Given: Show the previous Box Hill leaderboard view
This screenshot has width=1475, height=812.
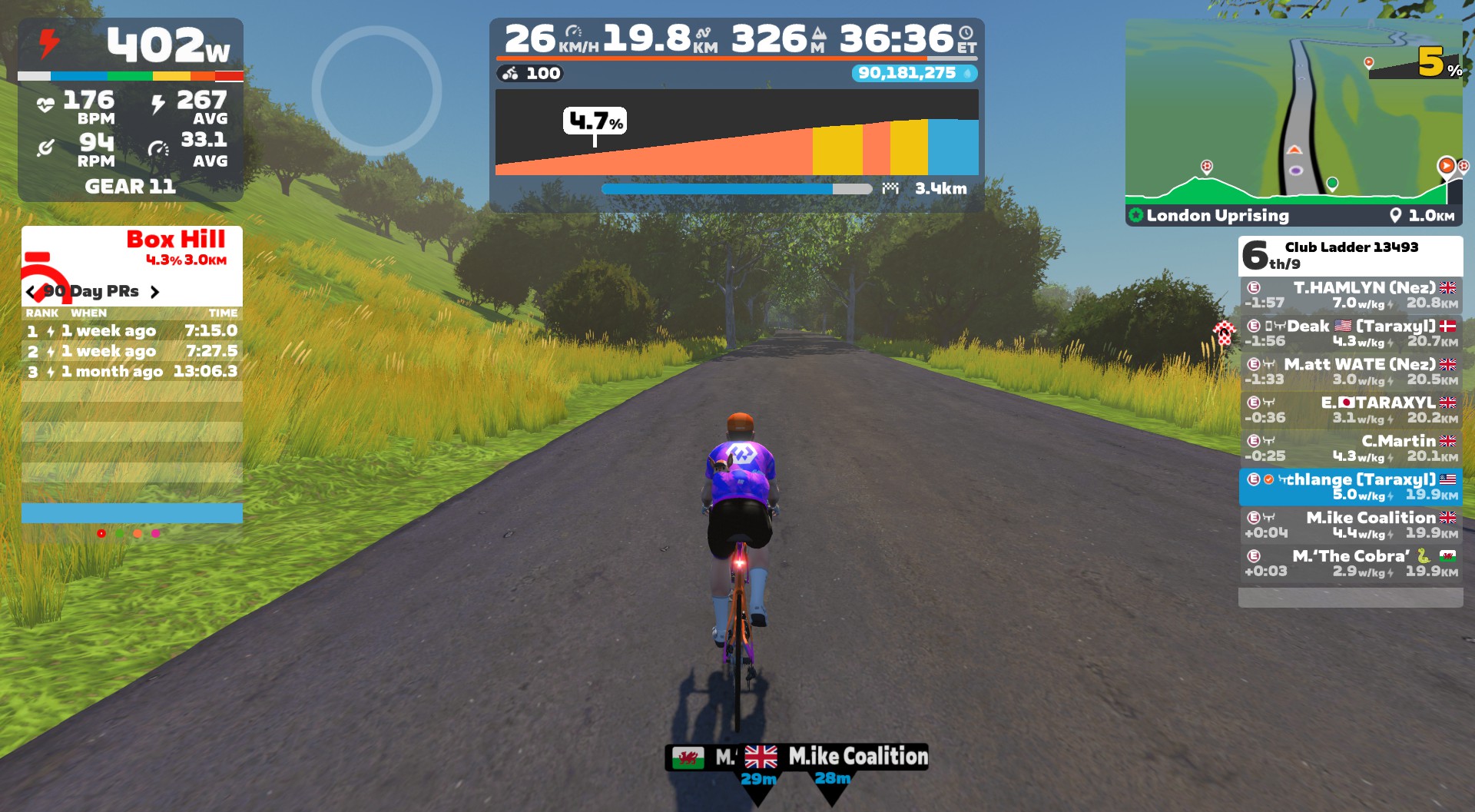Looking at the screenshot, I should point(31,292).
